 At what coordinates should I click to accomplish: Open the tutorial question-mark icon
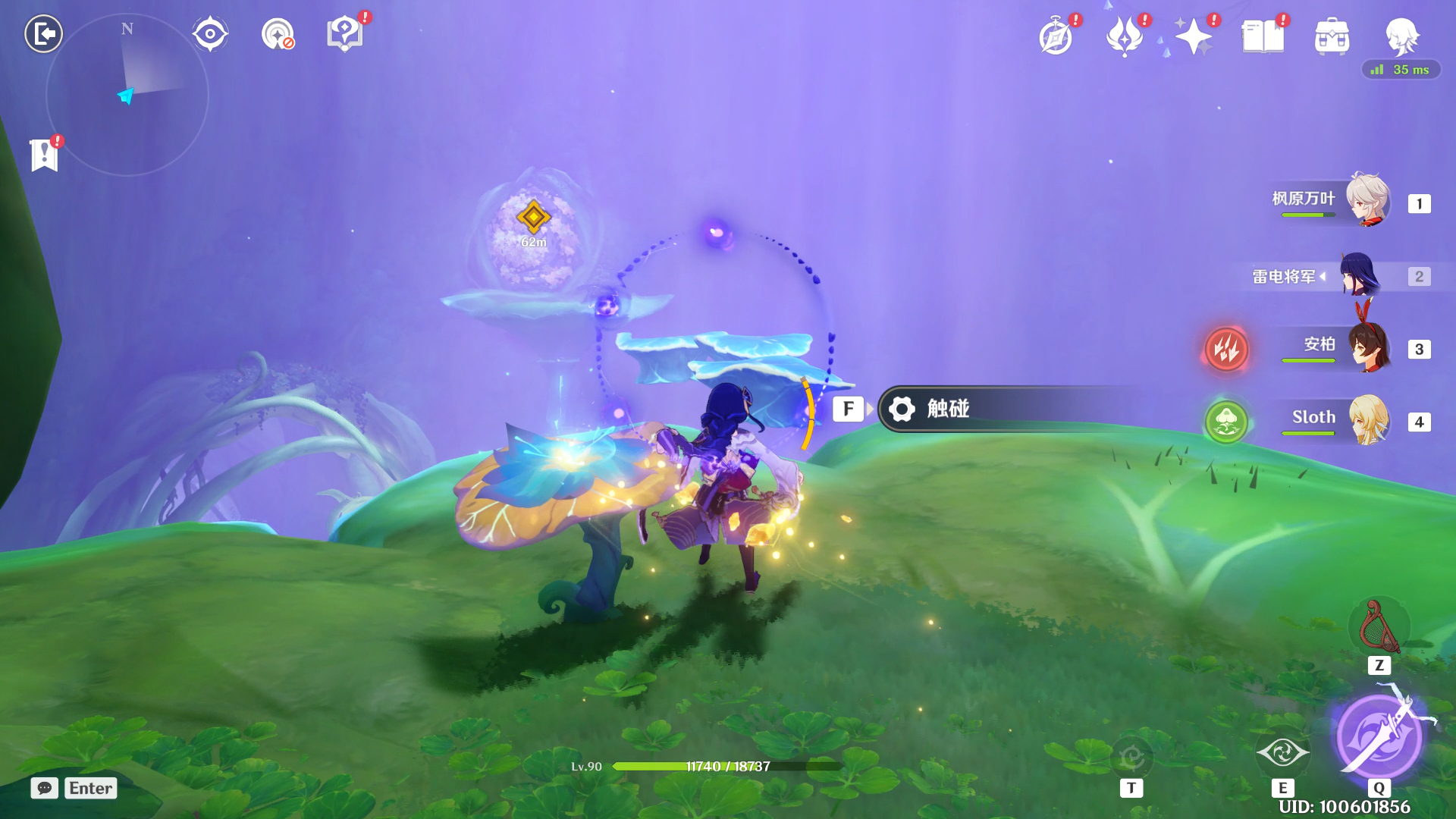click(x=345, y=34)
